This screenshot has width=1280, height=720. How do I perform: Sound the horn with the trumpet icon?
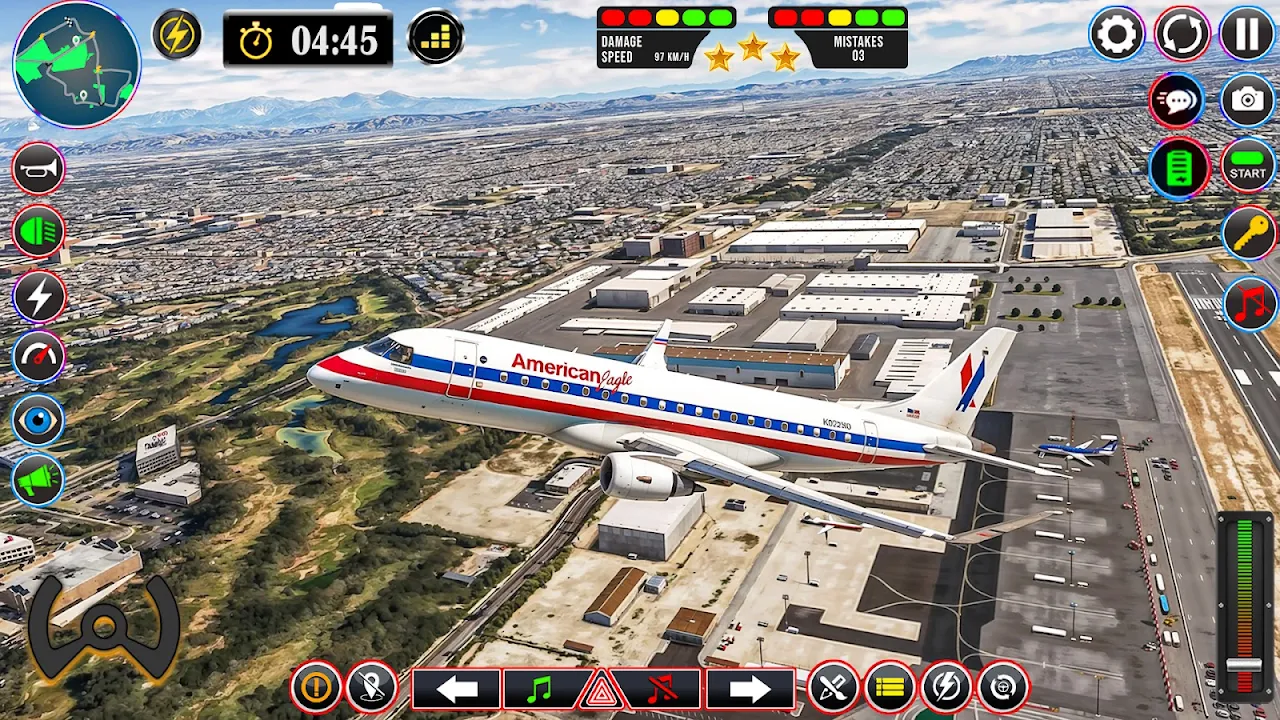(x=38, y=168)
